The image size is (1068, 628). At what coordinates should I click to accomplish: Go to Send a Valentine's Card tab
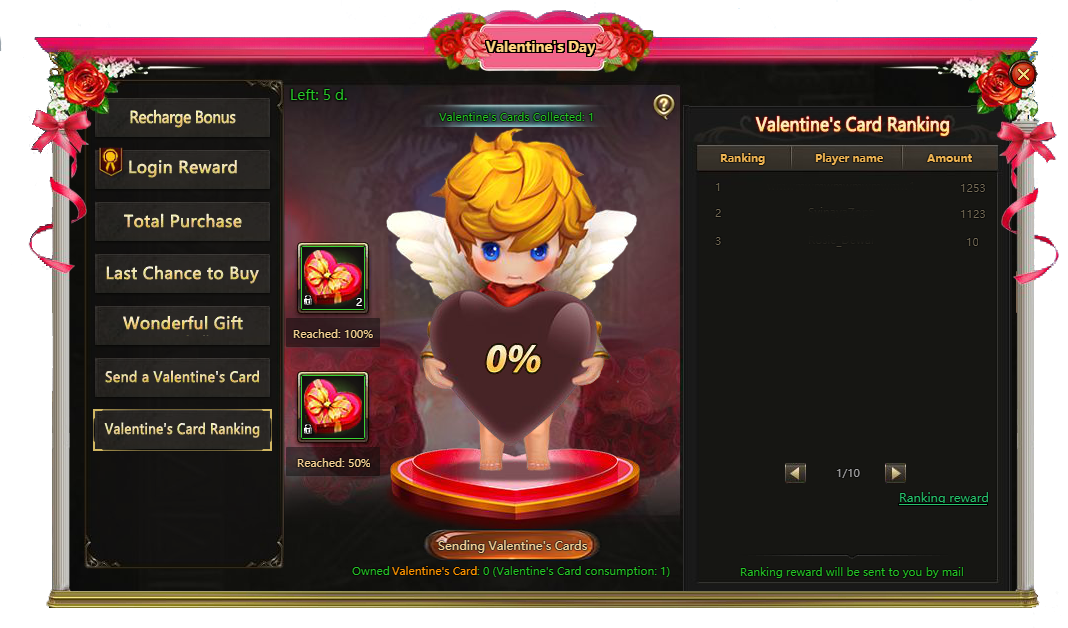coord(182,377)
